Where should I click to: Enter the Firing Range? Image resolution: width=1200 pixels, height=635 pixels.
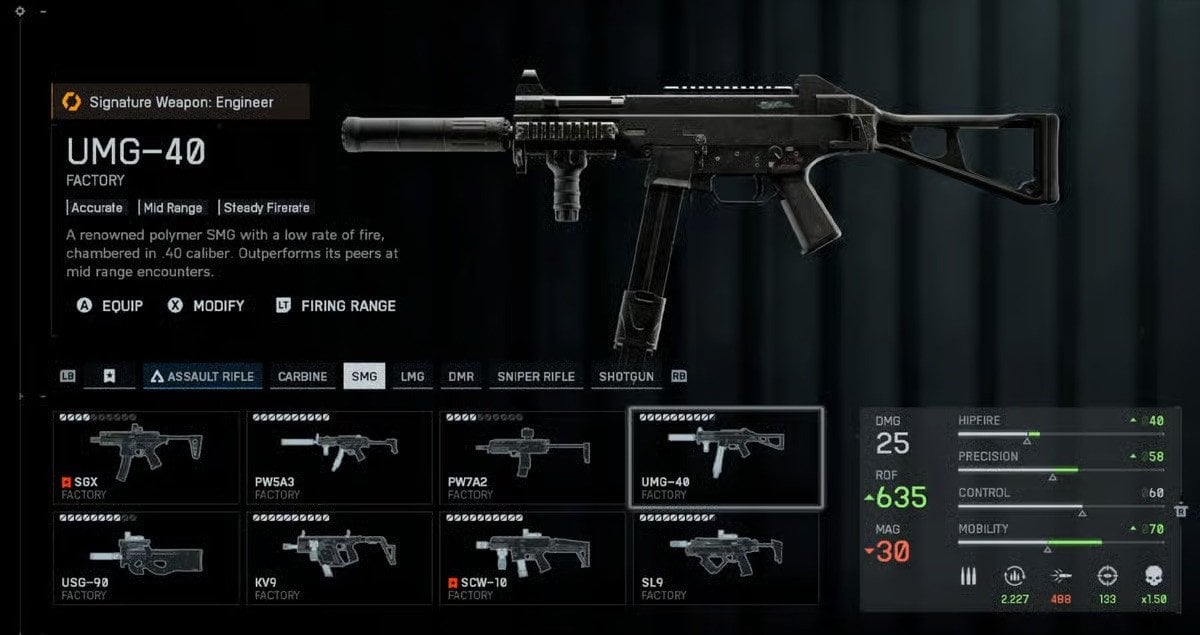336,305
